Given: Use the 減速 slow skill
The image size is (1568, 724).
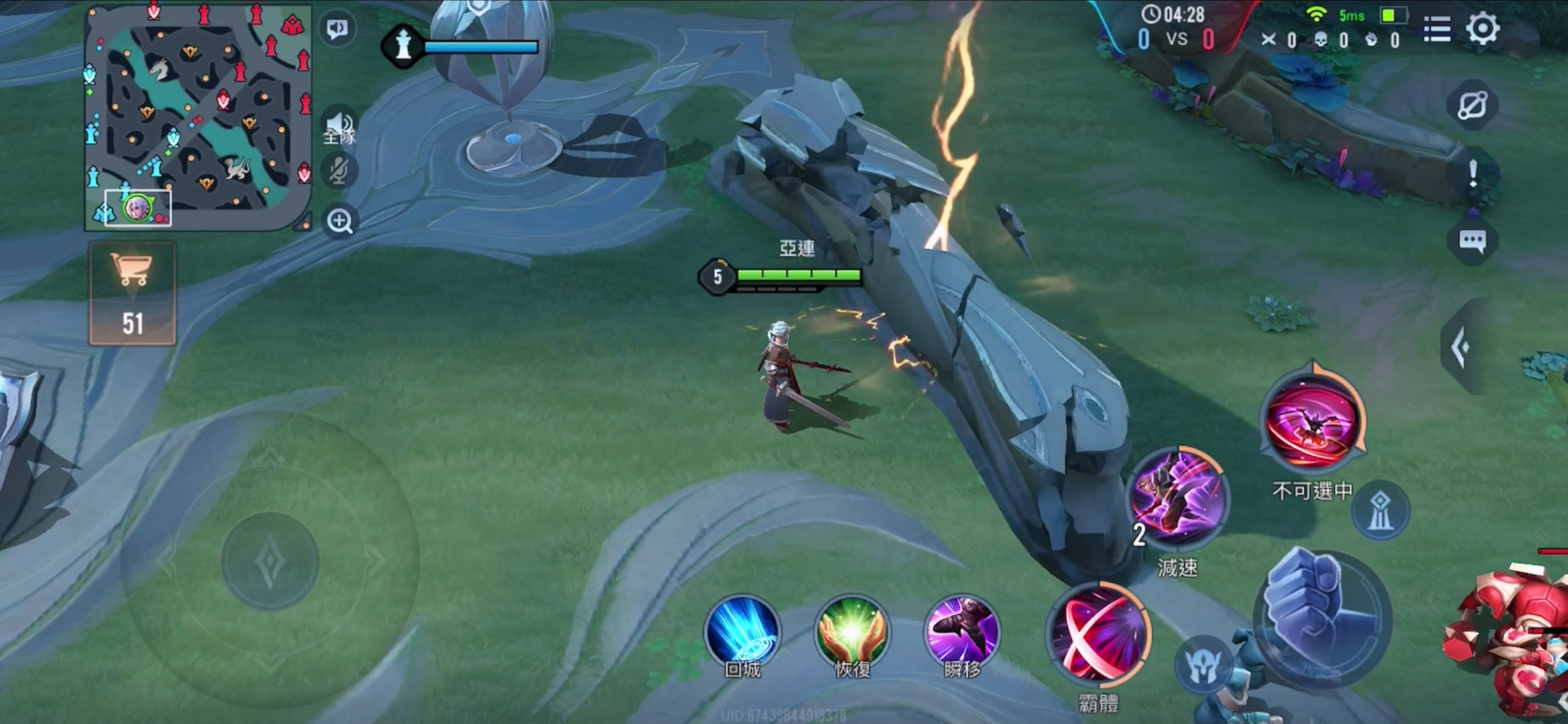Looking at the screenshot, I should point(1178,498).
